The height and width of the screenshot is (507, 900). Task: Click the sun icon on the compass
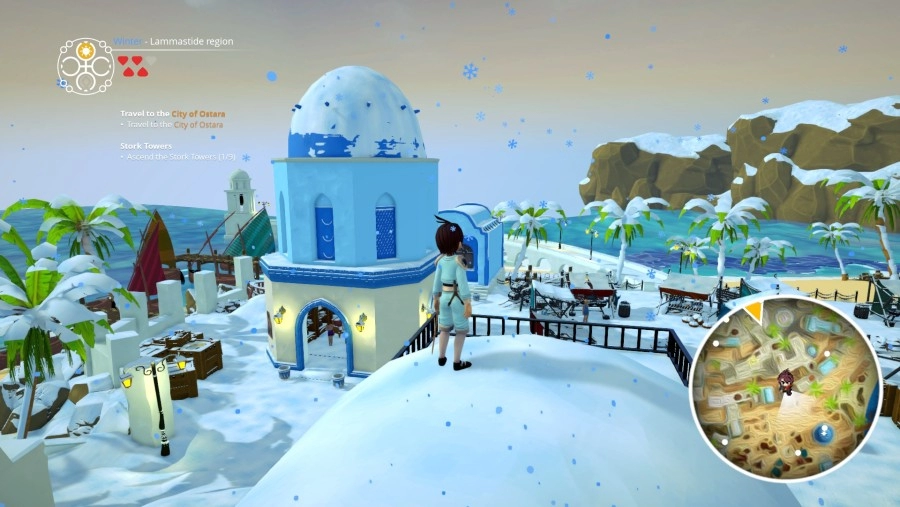point(85,50)
